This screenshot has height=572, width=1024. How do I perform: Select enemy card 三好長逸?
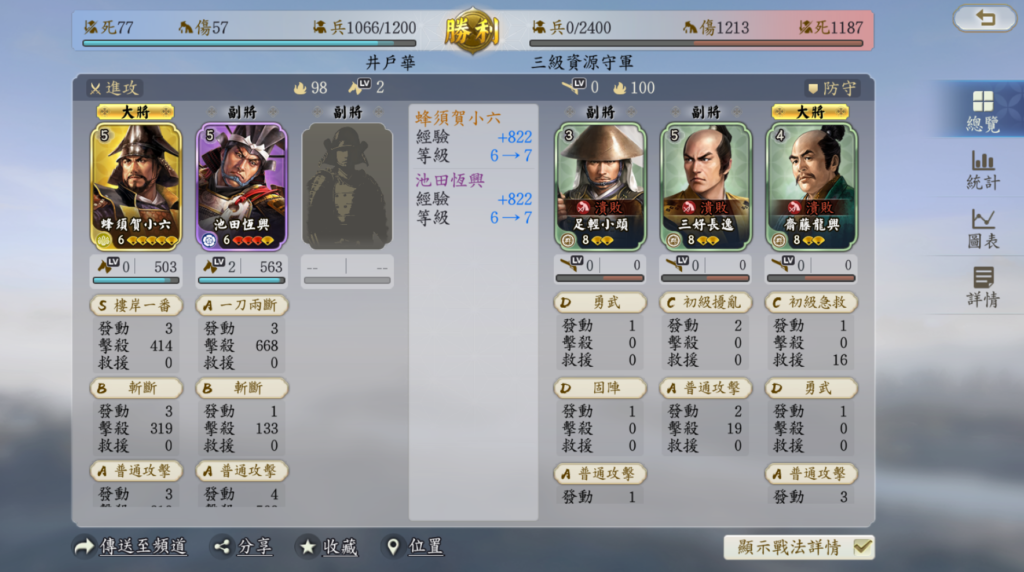pos(706,185)
